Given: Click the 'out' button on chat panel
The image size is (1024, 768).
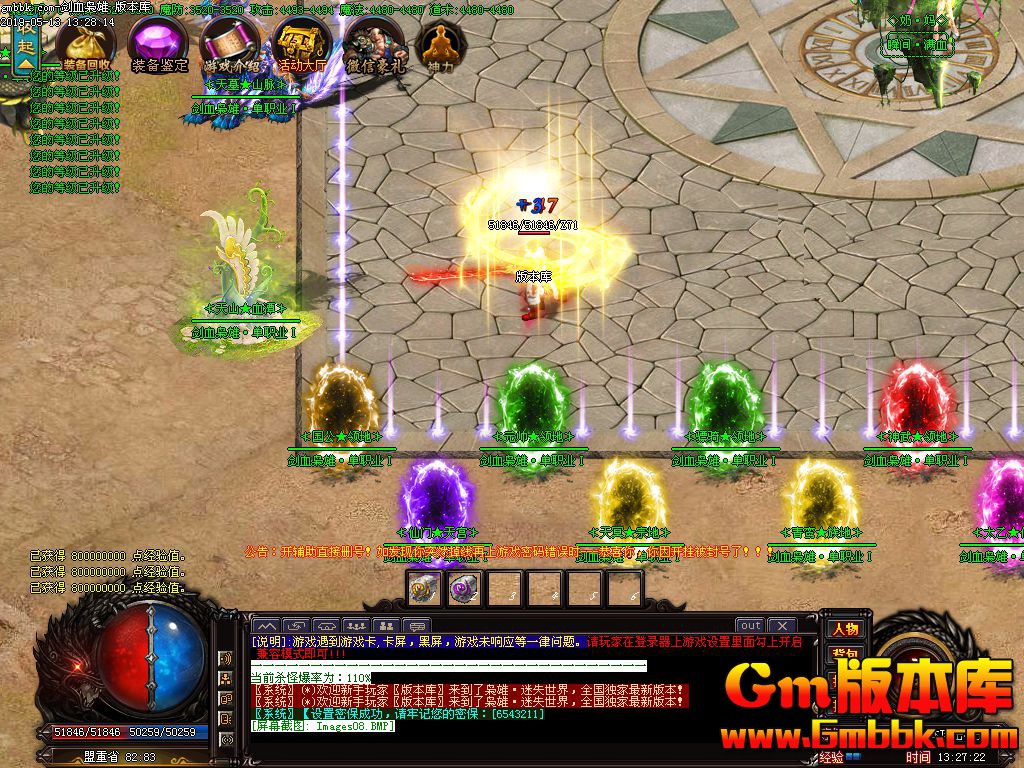Looking at the screenshot, I should 751,626.
